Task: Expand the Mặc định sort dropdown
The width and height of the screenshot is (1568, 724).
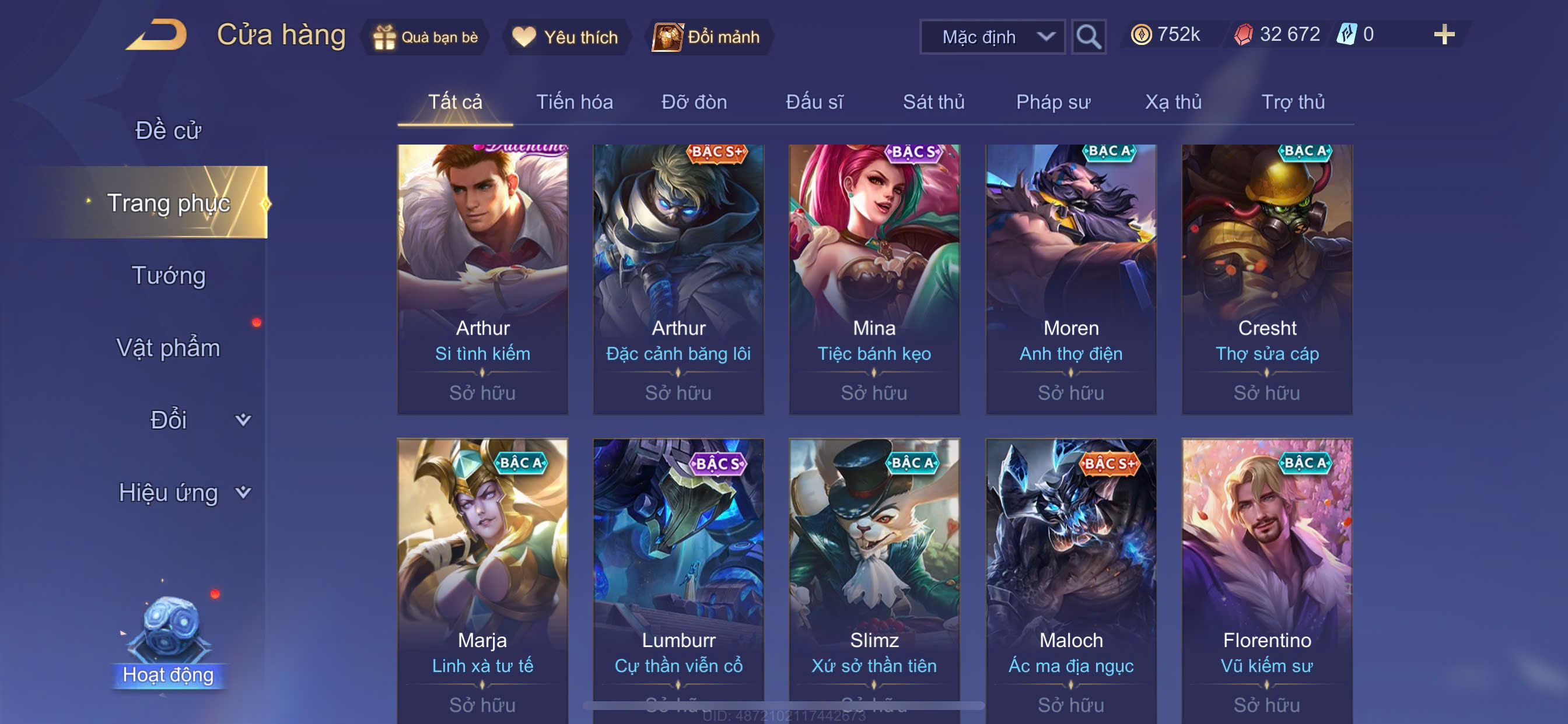Action: [992, 37]
